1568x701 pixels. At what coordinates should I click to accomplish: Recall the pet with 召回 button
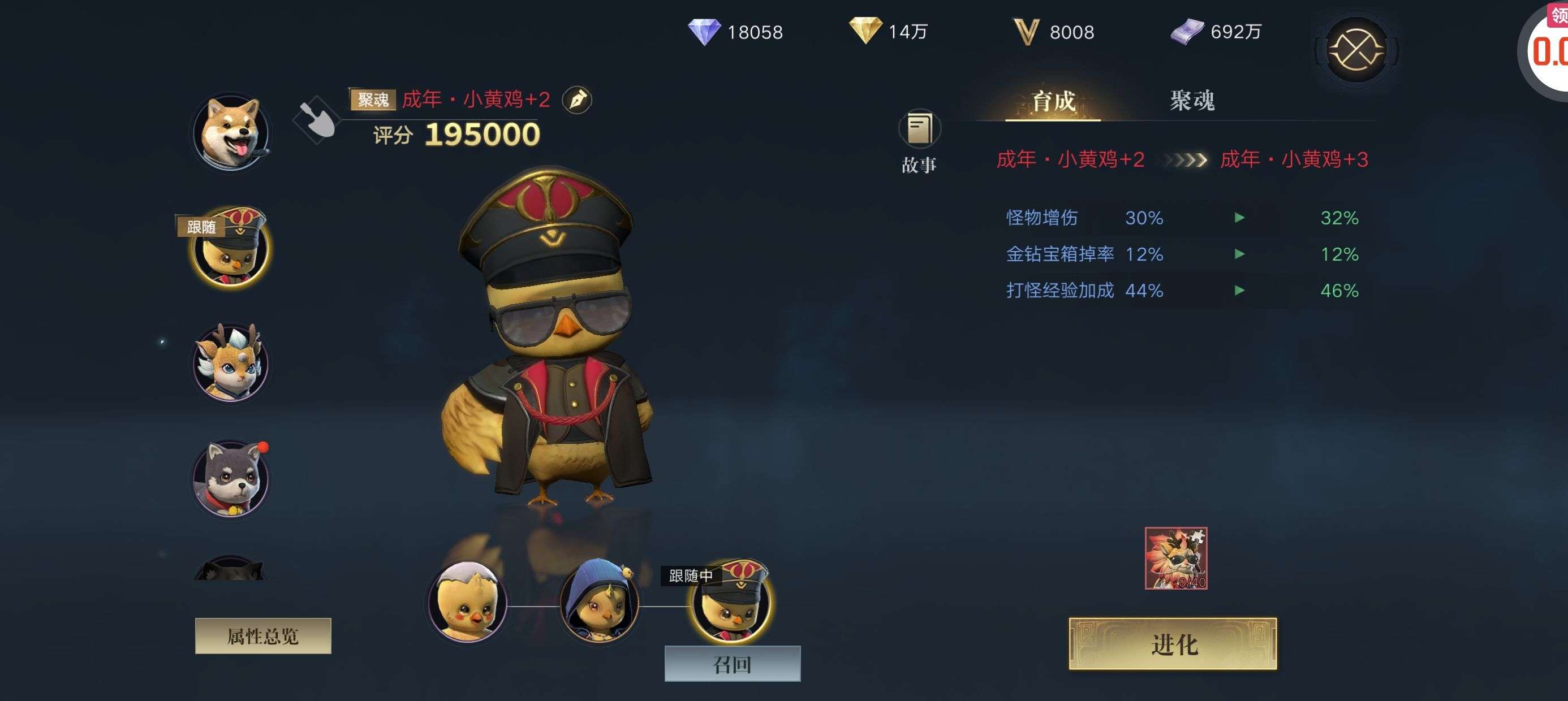[x=731, y=664]
